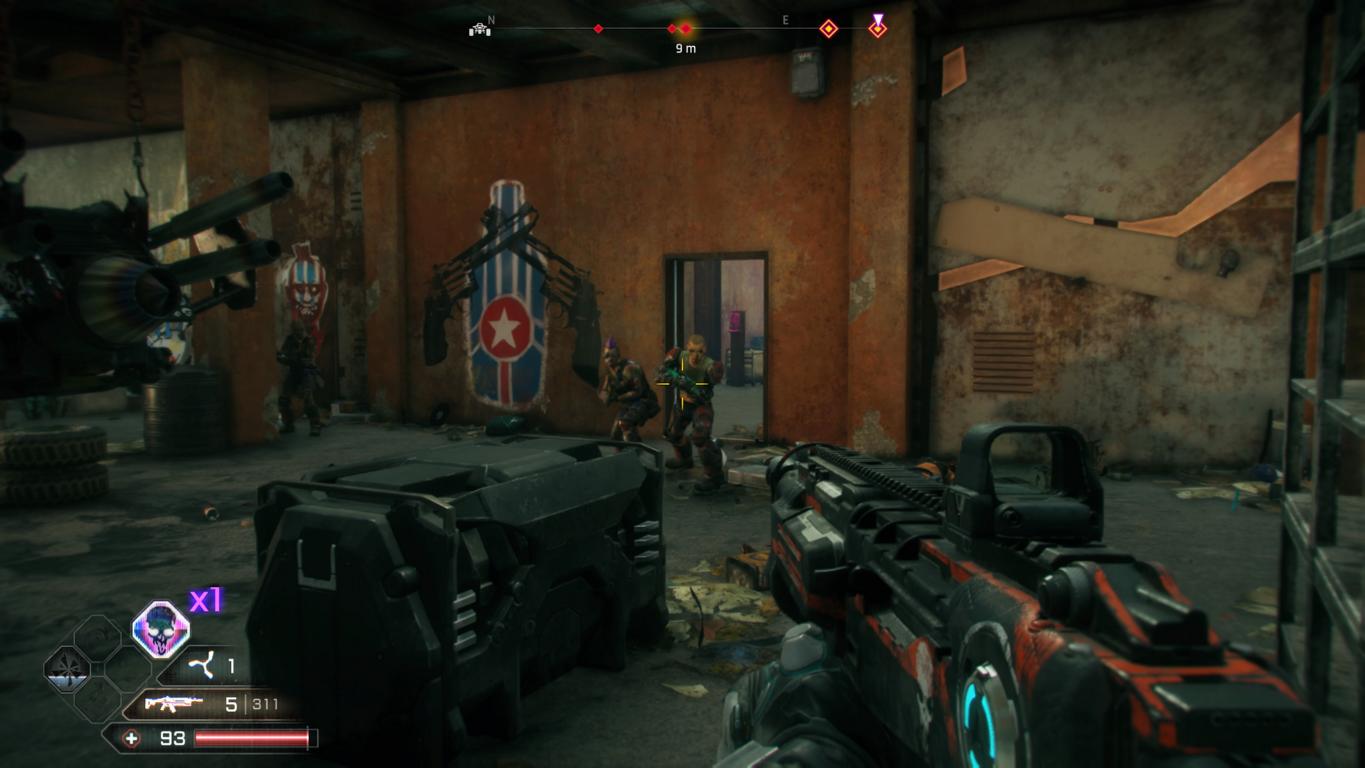Click the vehicle icon on the compass

pos(480,29)
